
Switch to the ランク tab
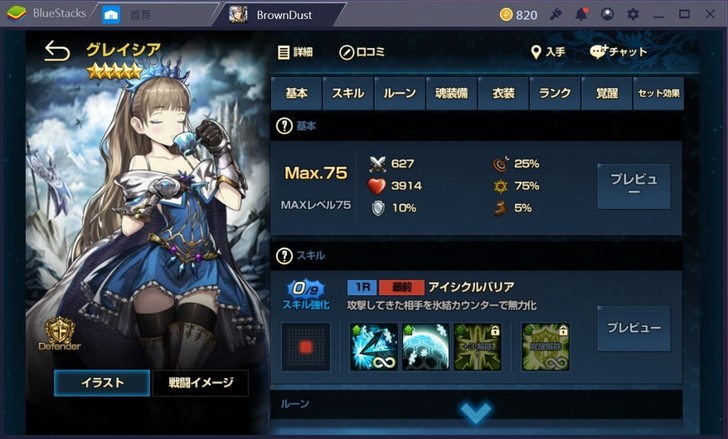[555, 93]
